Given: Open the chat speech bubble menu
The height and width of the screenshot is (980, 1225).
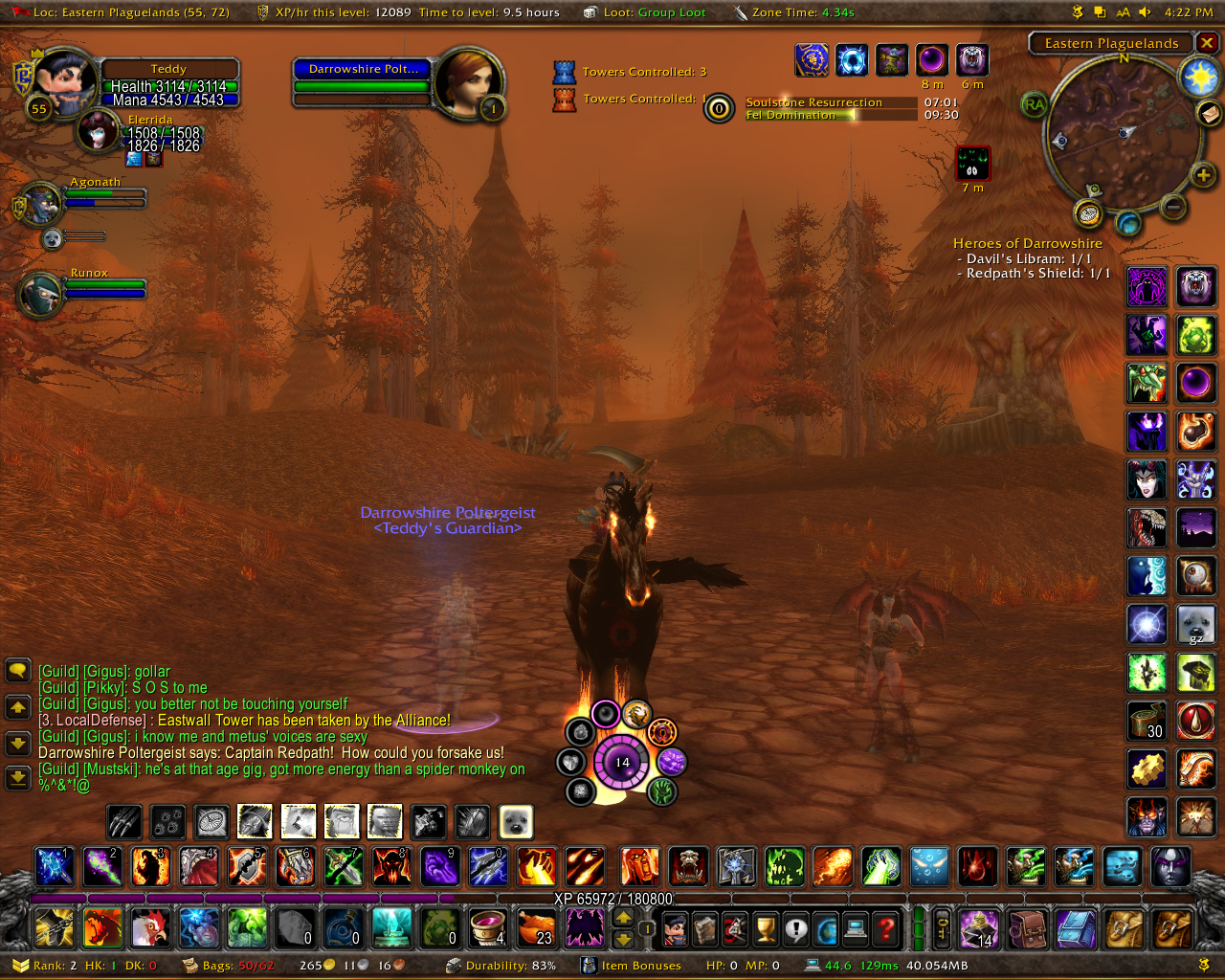Looking at the screenshot, I should pos(17,670).
